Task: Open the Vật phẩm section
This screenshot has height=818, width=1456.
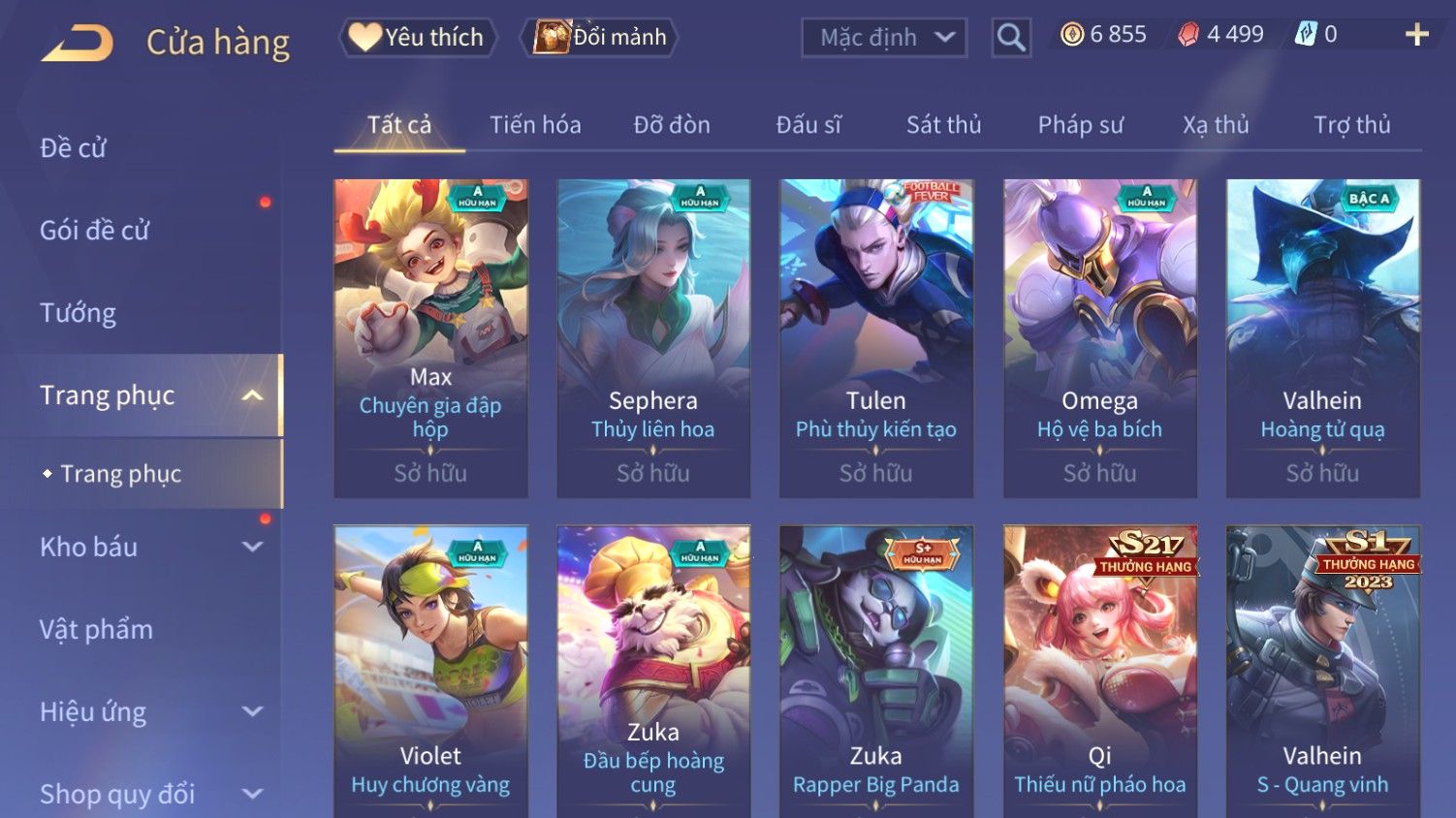Action: [97, 630]
